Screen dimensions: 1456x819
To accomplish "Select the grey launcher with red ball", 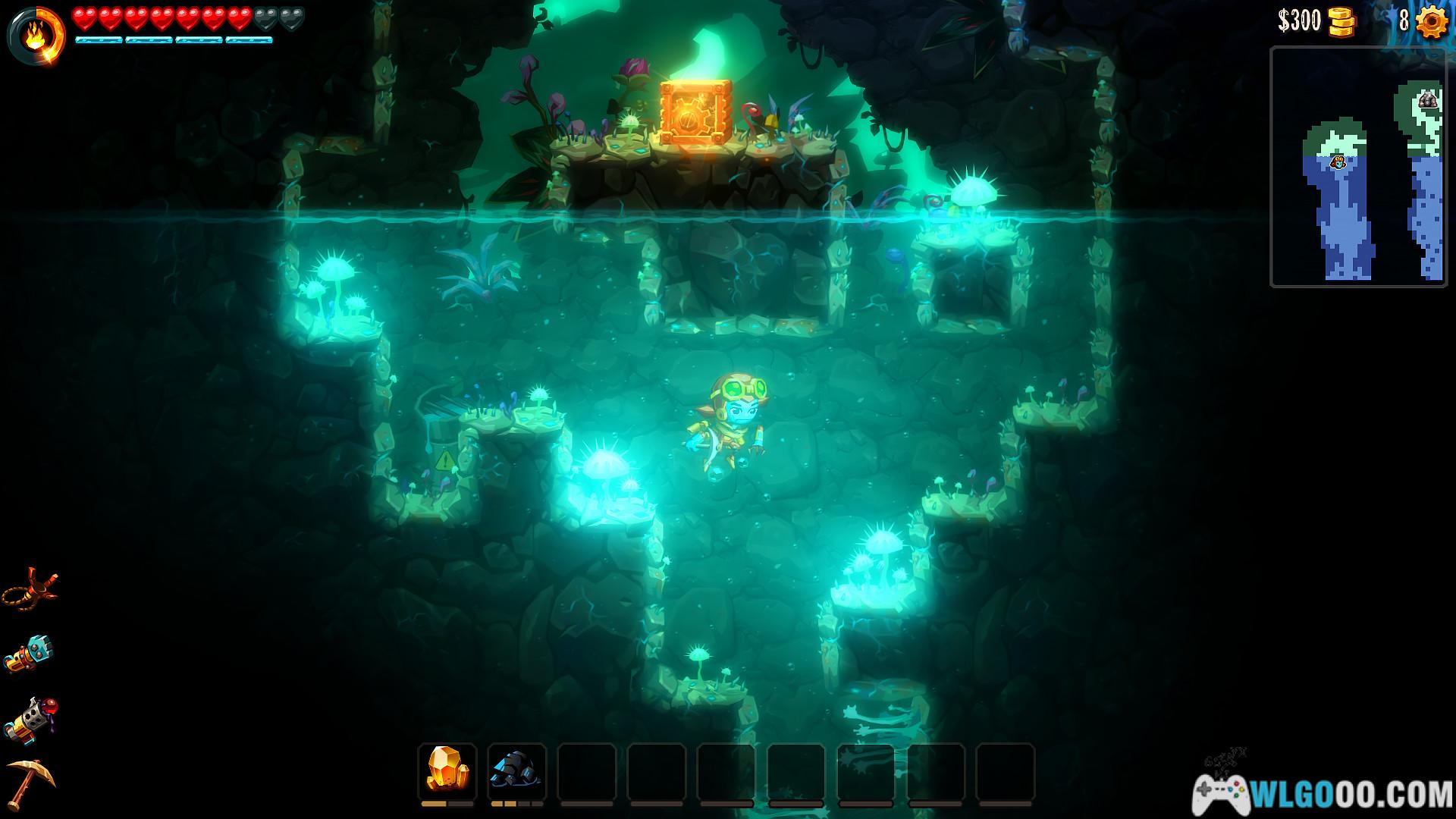I will 30,719.
